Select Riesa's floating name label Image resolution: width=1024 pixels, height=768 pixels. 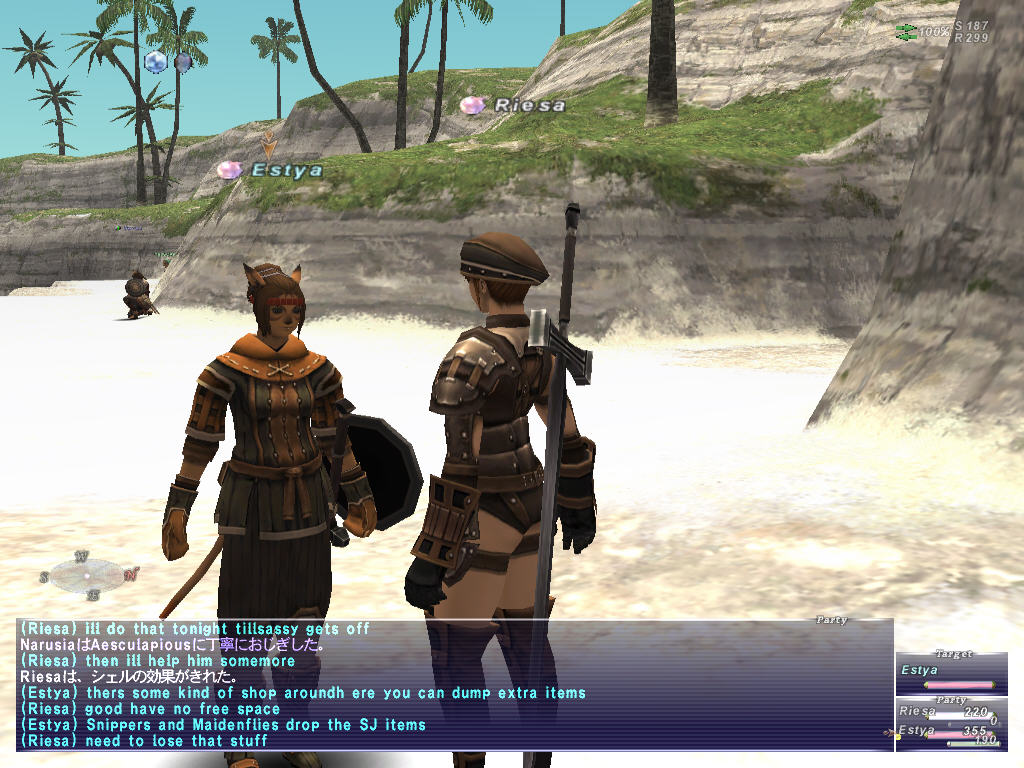[529, 105]
